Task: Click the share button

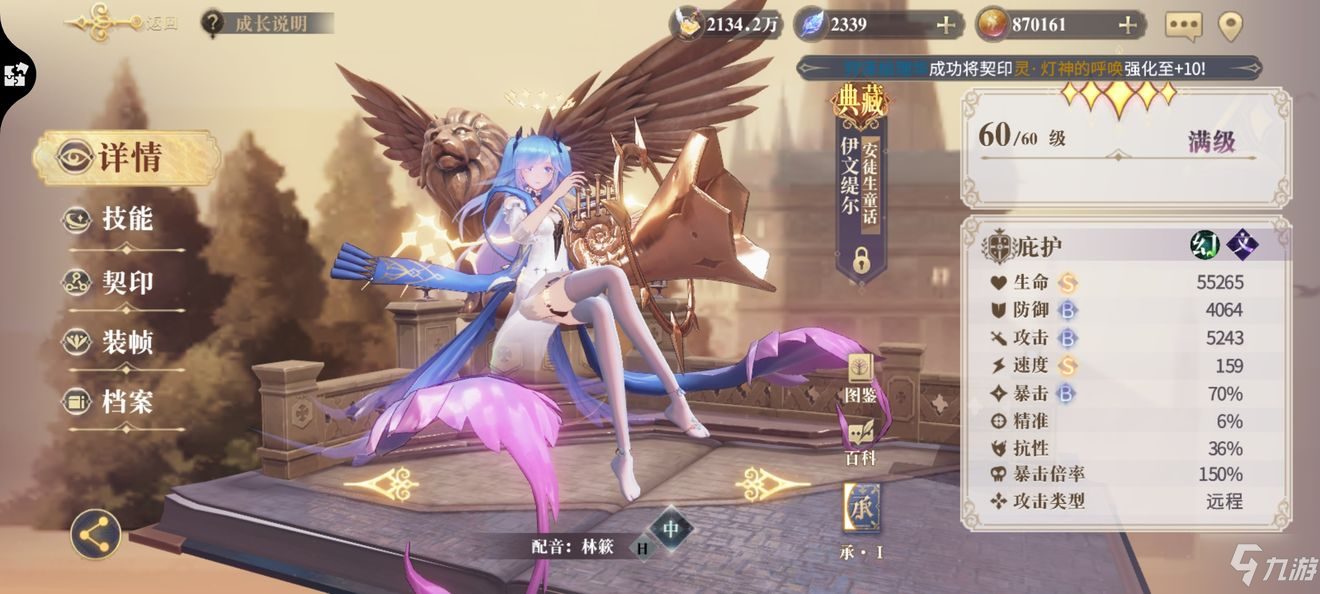Action: (x=96, y=534)
